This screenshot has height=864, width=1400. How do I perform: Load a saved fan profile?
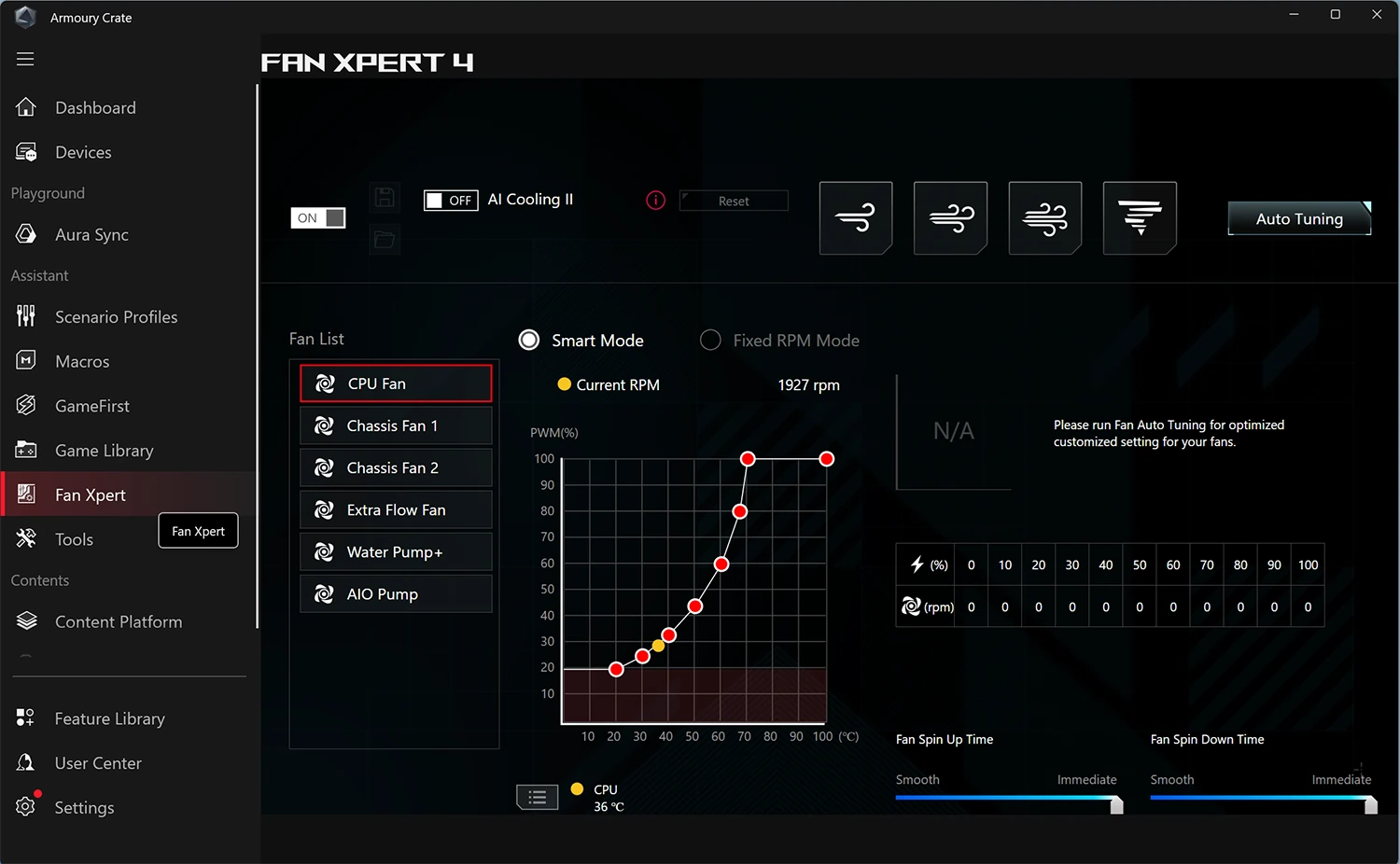[385, 239]
